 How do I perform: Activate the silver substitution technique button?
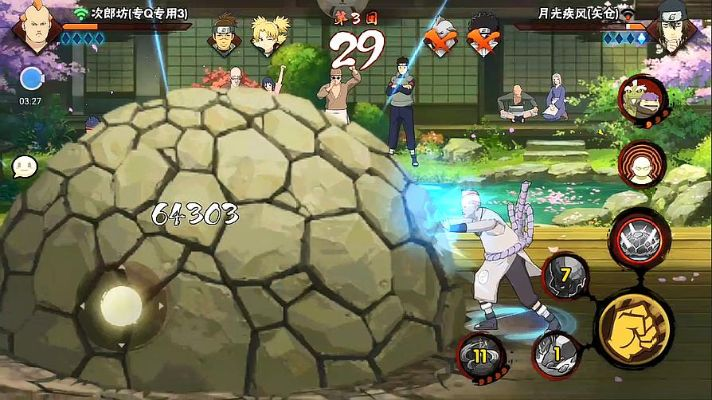pos(635,236)
